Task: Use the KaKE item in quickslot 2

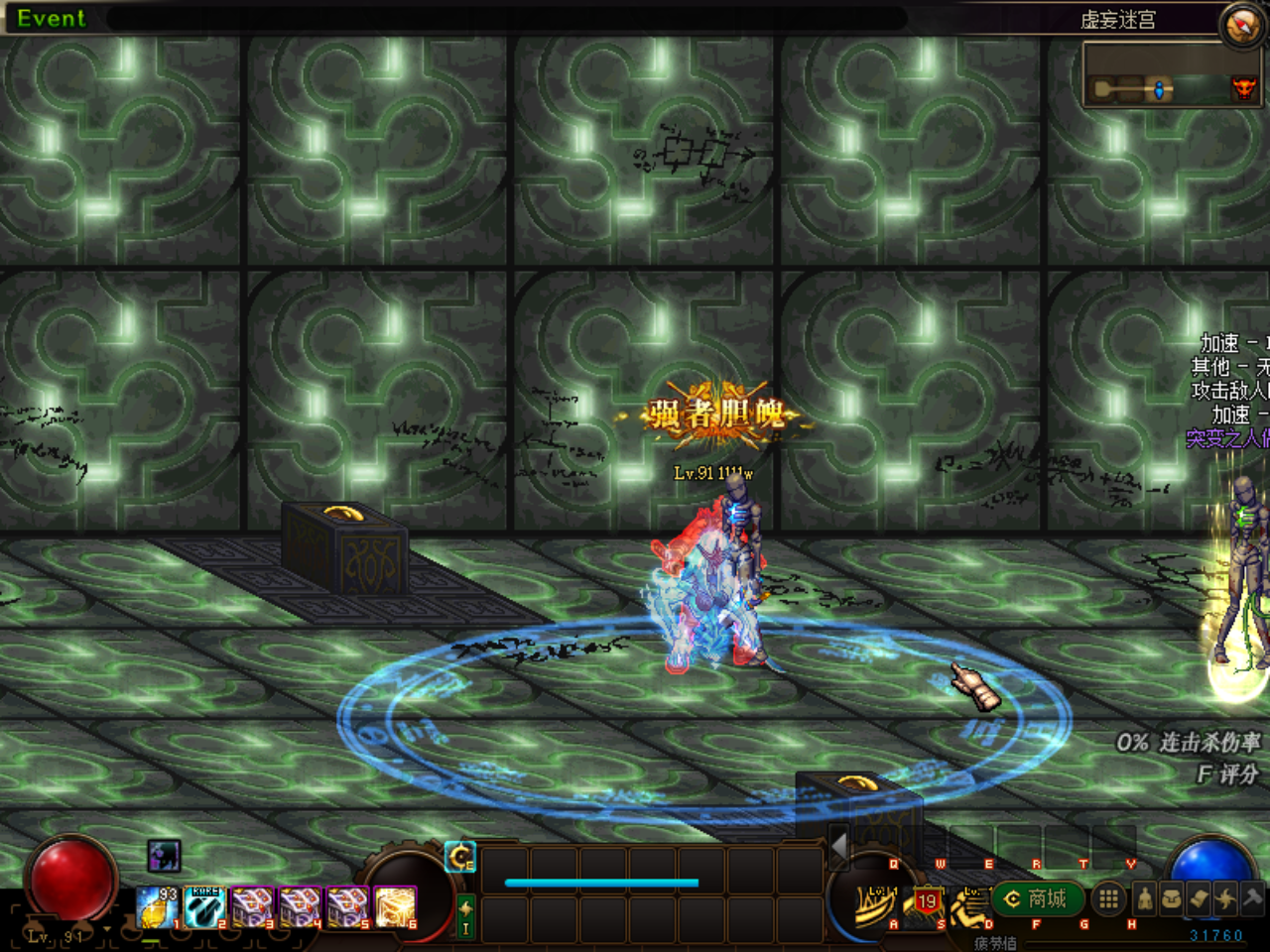Action: (203, 906)
